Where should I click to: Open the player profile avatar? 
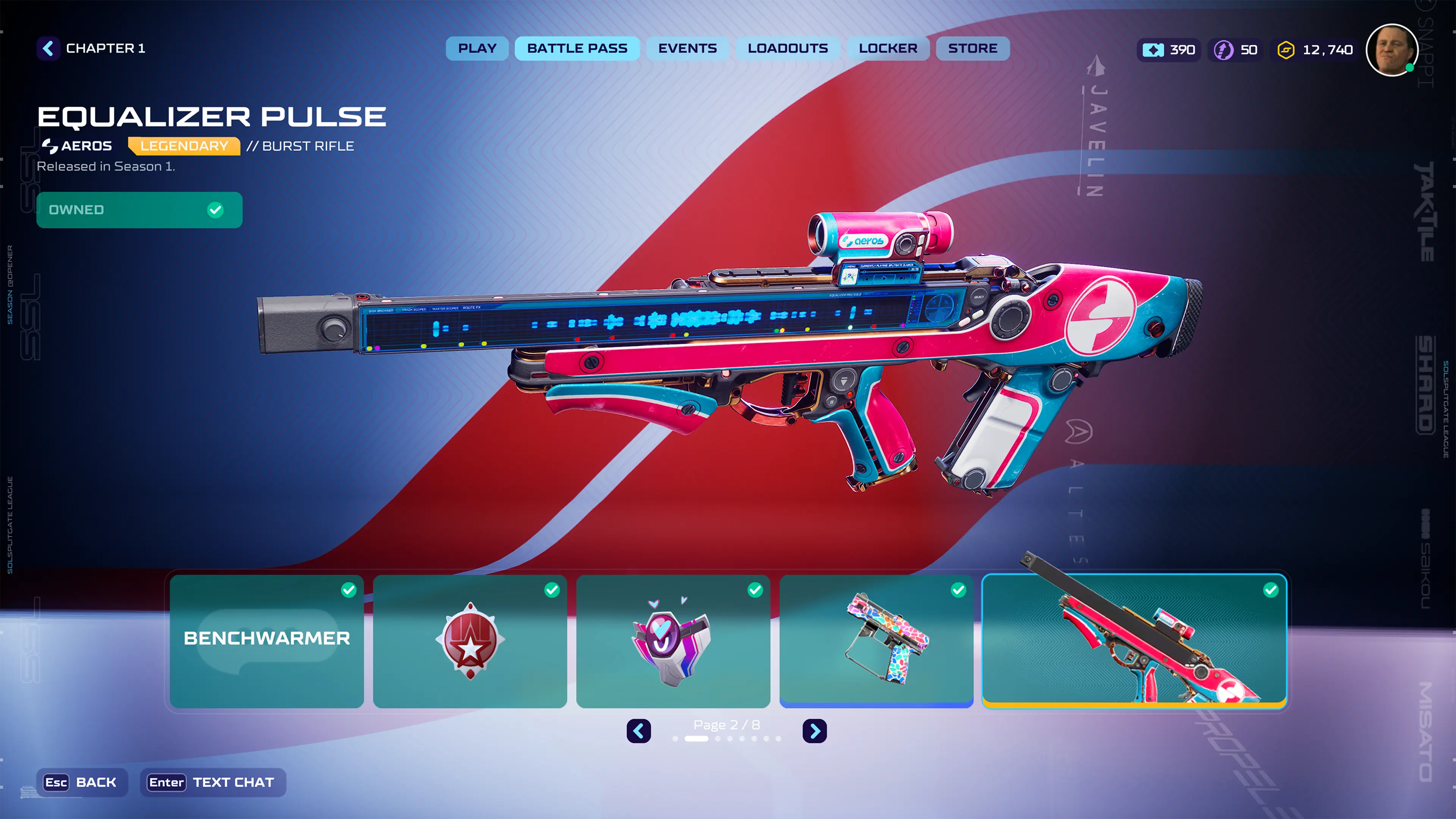(x=1392, y=50)
